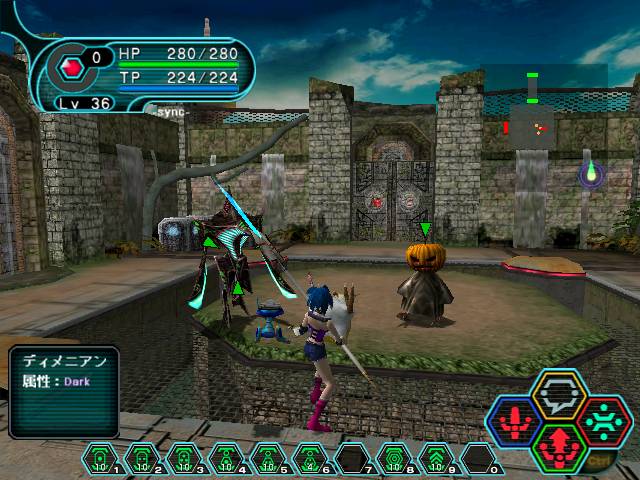
Task: Use the item in hotbar slot 2
Action: [x=142, y=459]
